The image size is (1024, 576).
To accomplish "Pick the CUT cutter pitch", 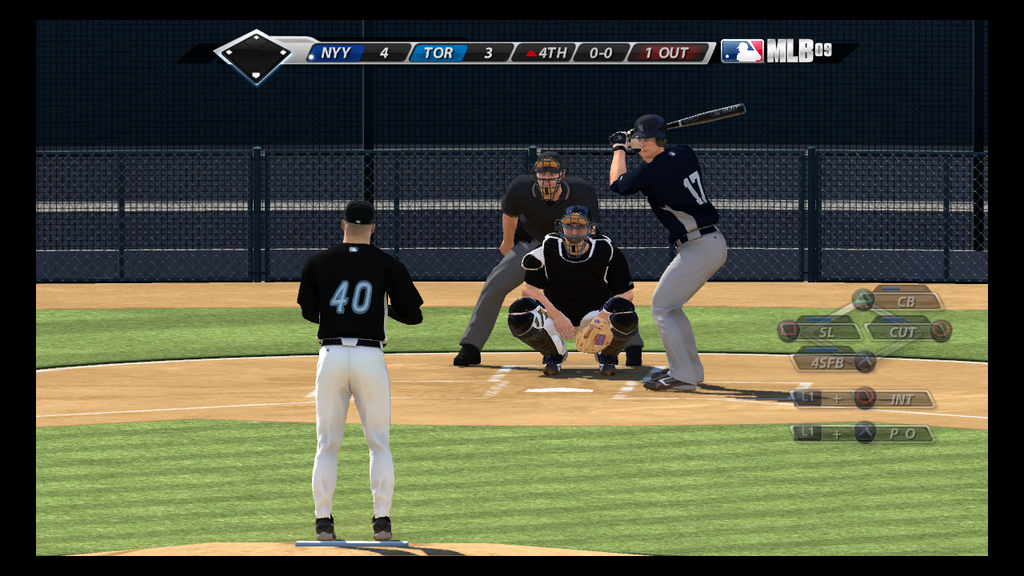I will (x=903, y=331).
